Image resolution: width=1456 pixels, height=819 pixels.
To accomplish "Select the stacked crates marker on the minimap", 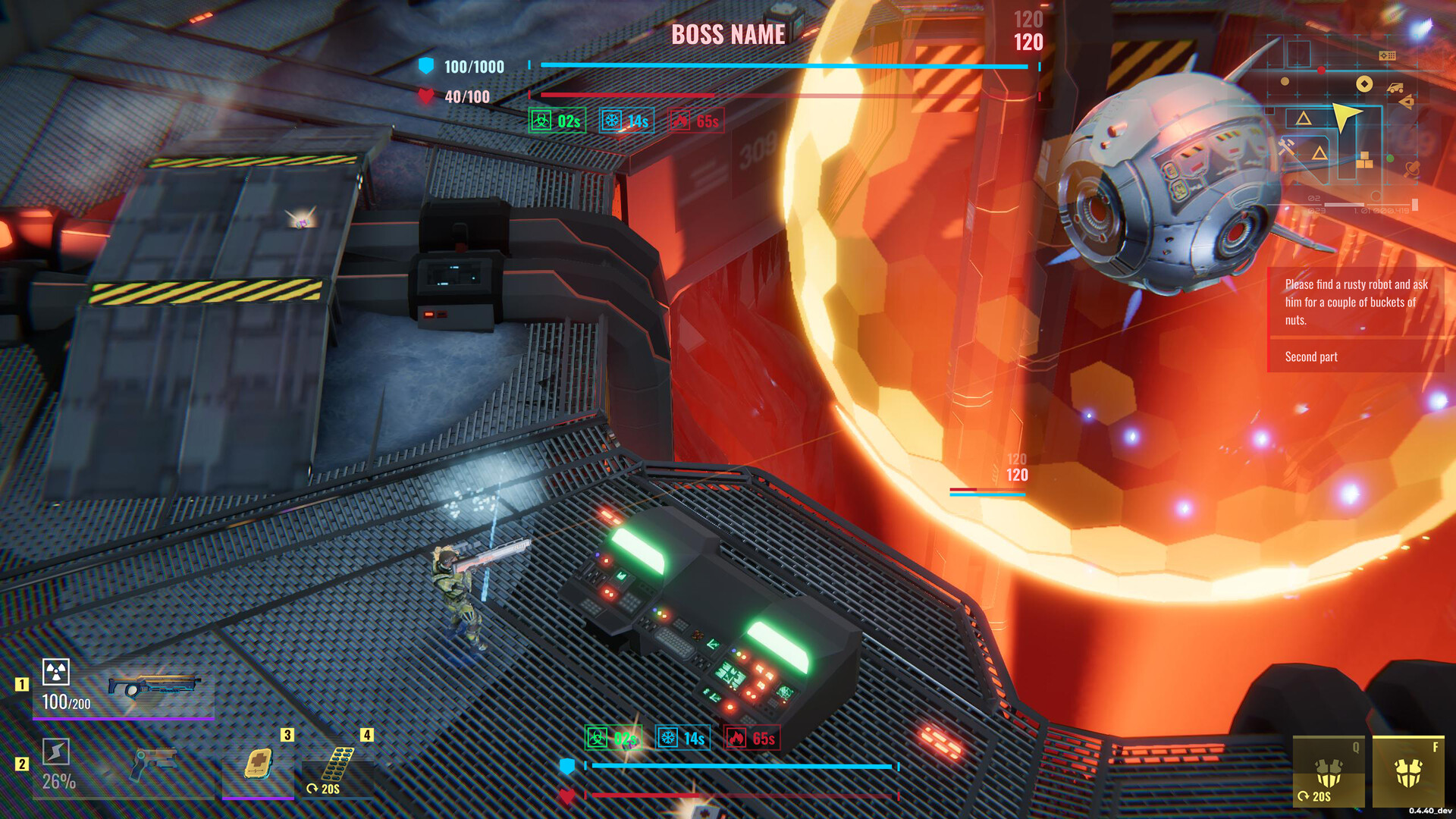I will [x=1364, y=160].
